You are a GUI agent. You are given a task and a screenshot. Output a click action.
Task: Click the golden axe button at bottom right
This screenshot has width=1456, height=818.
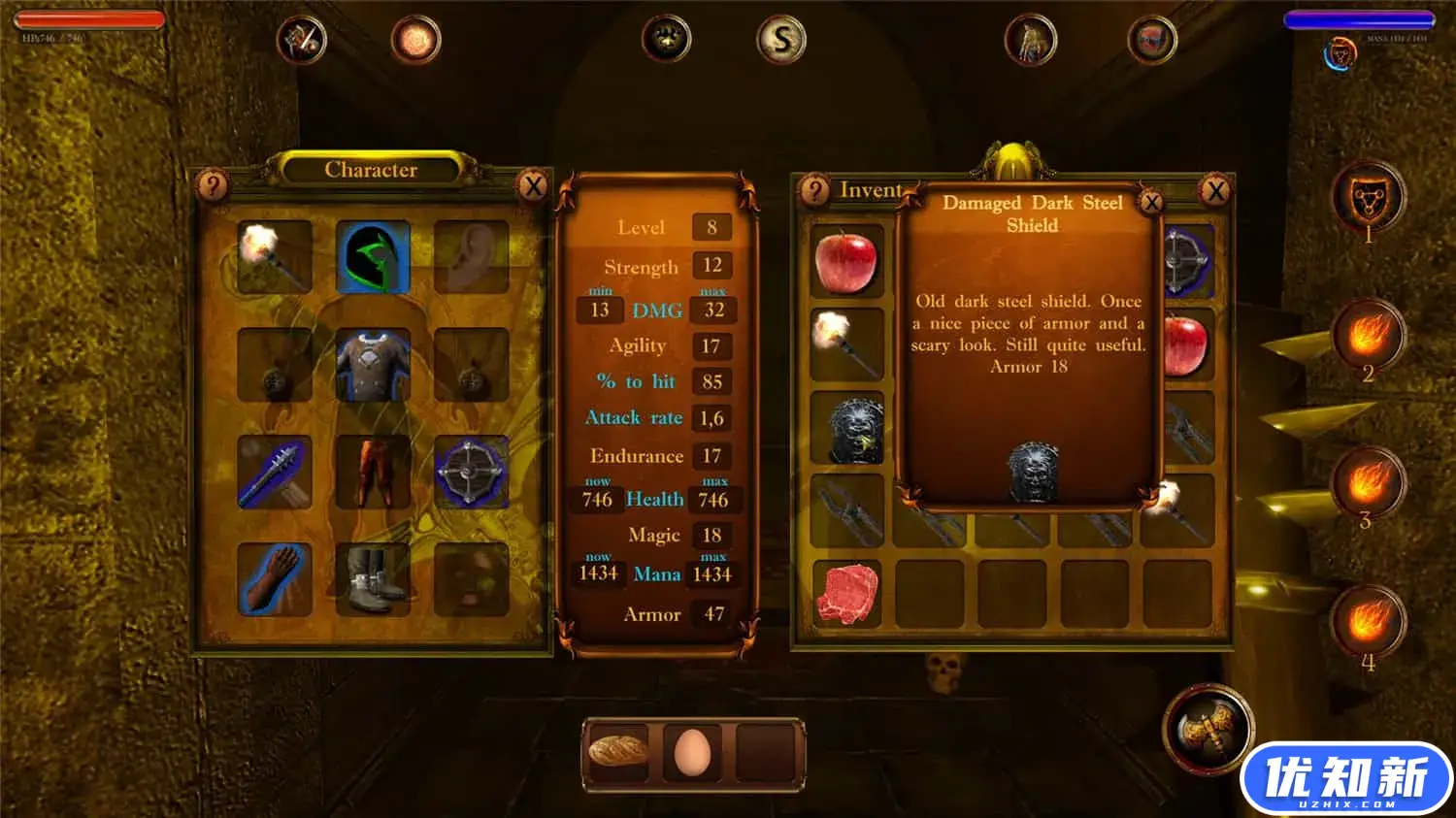pyautogui.click(x=1207, y=735)
